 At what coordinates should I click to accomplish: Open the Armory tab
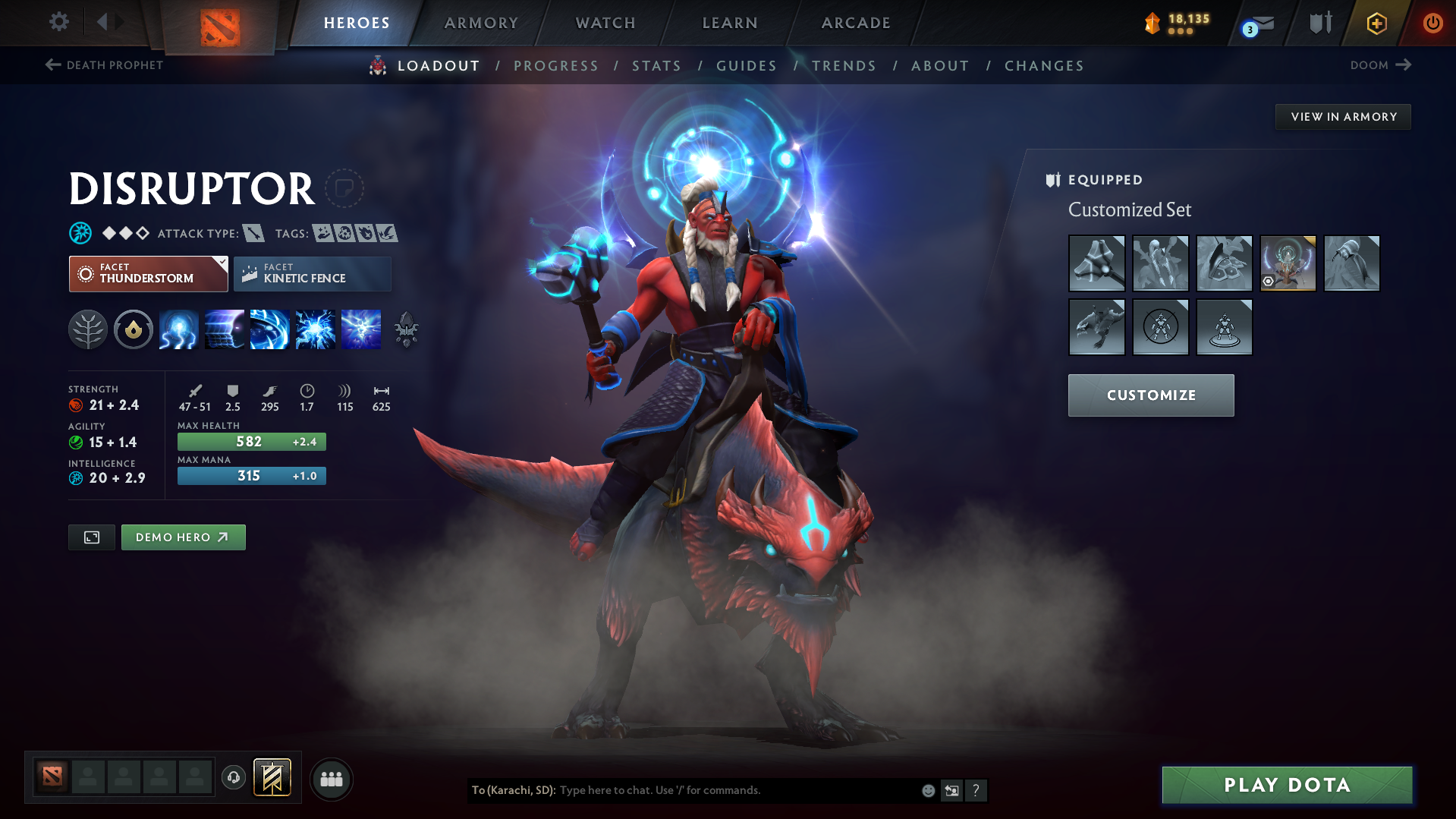(x=482, y=23)
